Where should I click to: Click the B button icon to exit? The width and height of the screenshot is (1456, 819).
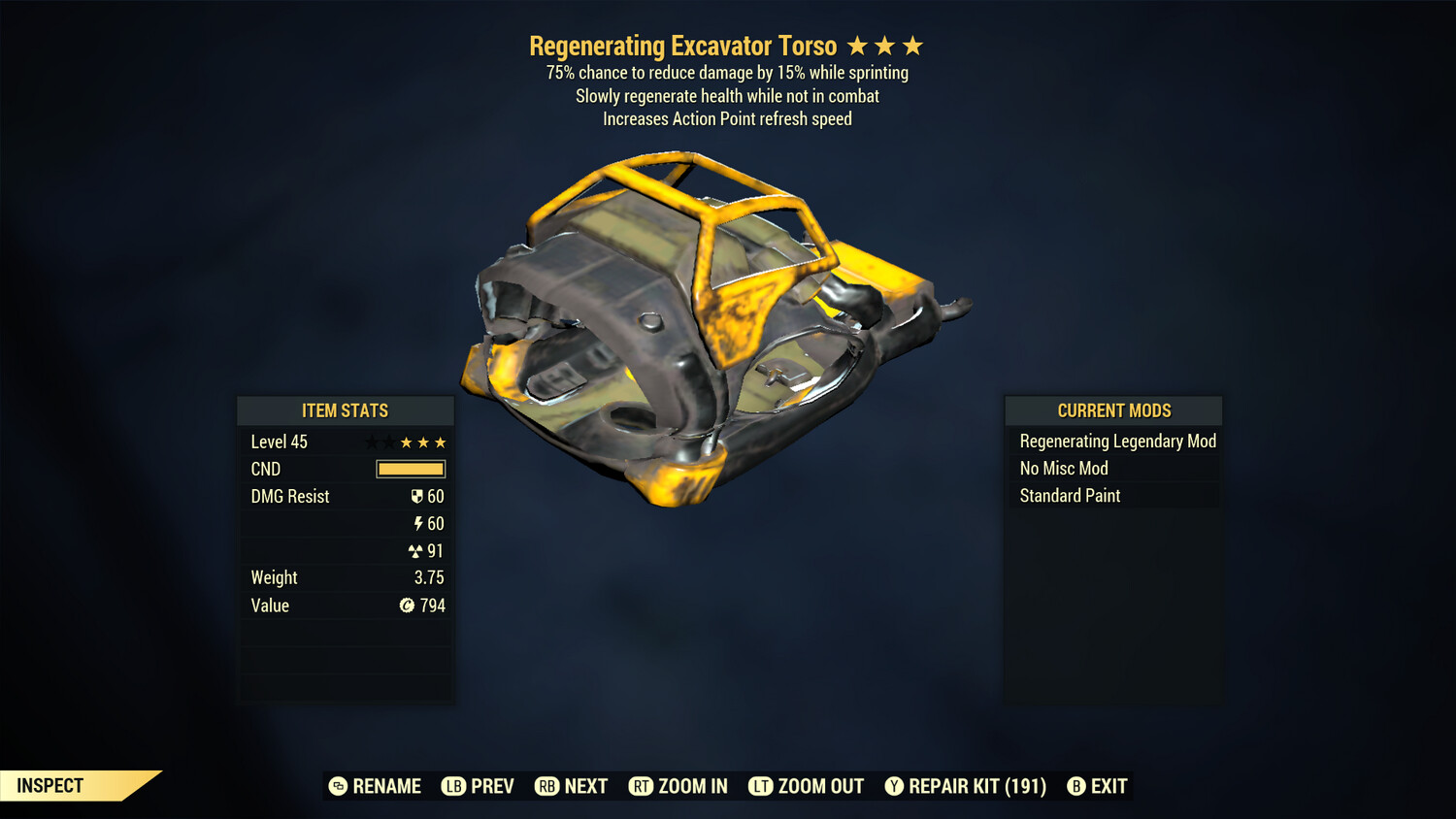point(1075,786)
